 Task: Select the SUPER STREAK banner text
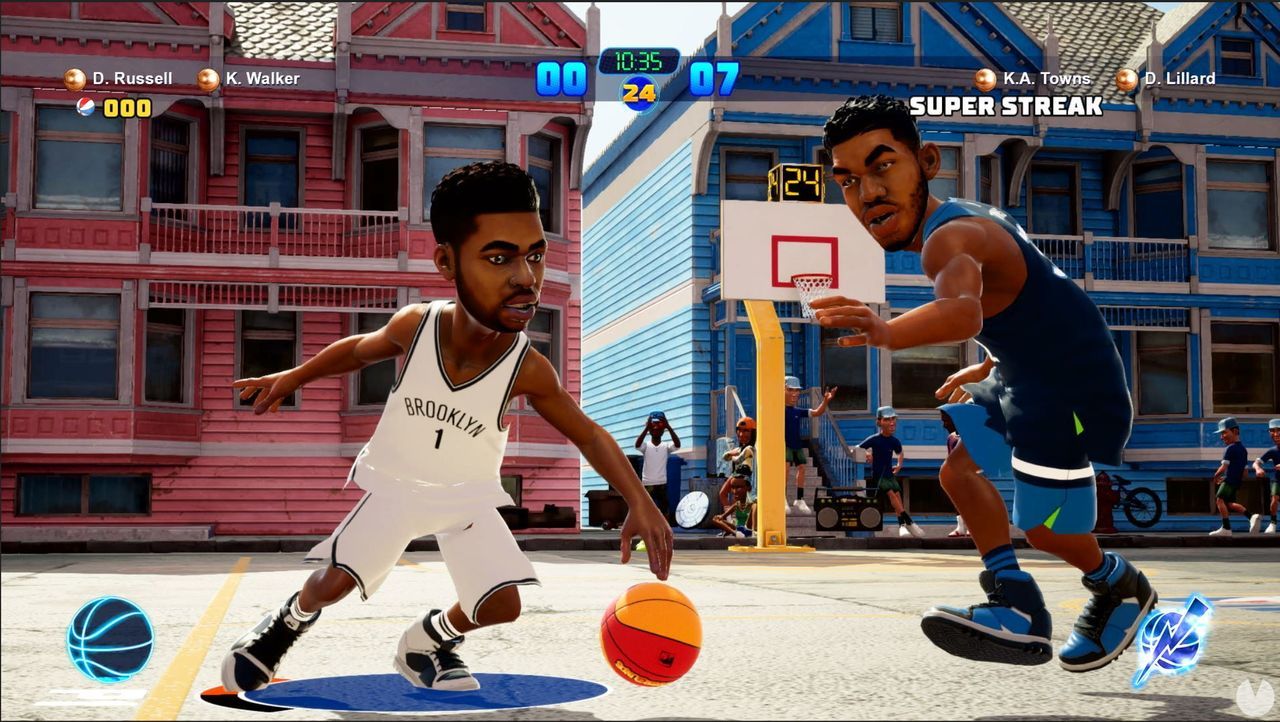(1005, 103)
